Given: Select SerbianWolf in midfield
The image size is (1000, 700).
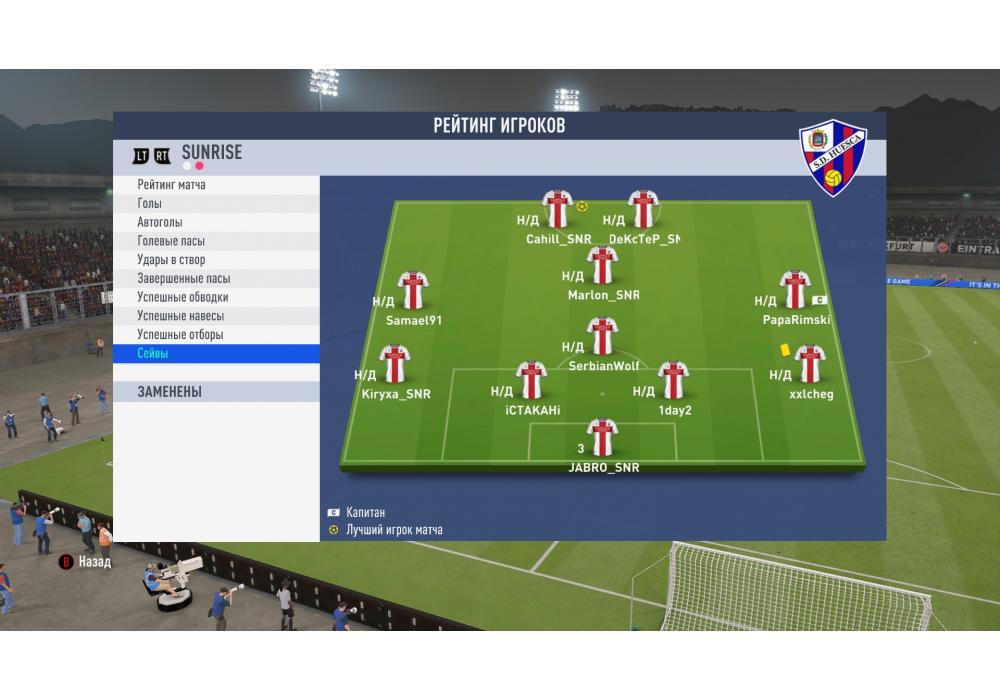Looking at the screenshot, I should click(602, 336).
